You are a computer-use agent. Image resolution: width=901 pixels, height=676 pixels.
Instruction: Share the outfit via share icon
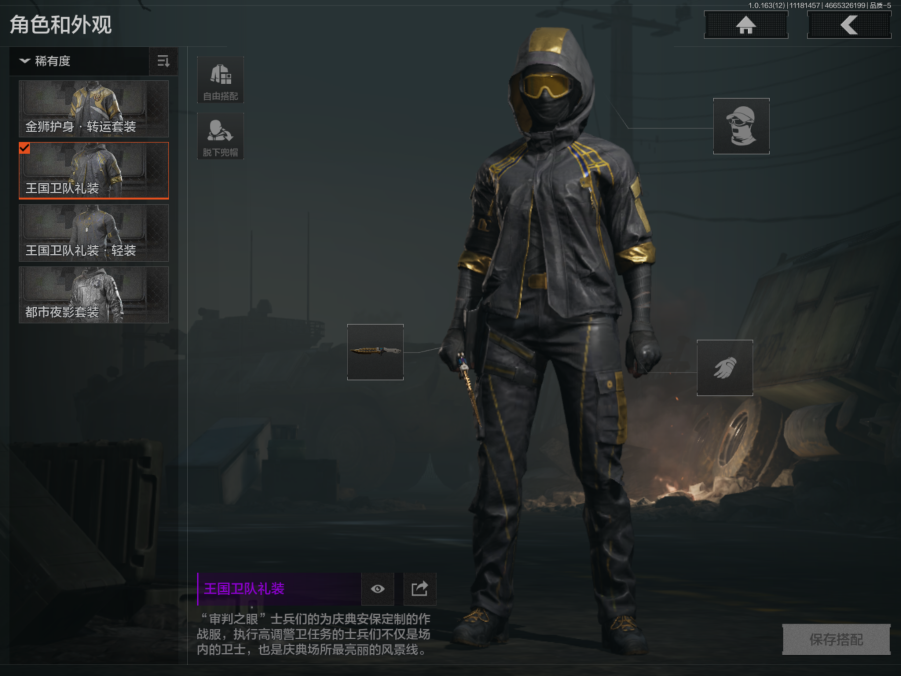(x=420, y=589)
